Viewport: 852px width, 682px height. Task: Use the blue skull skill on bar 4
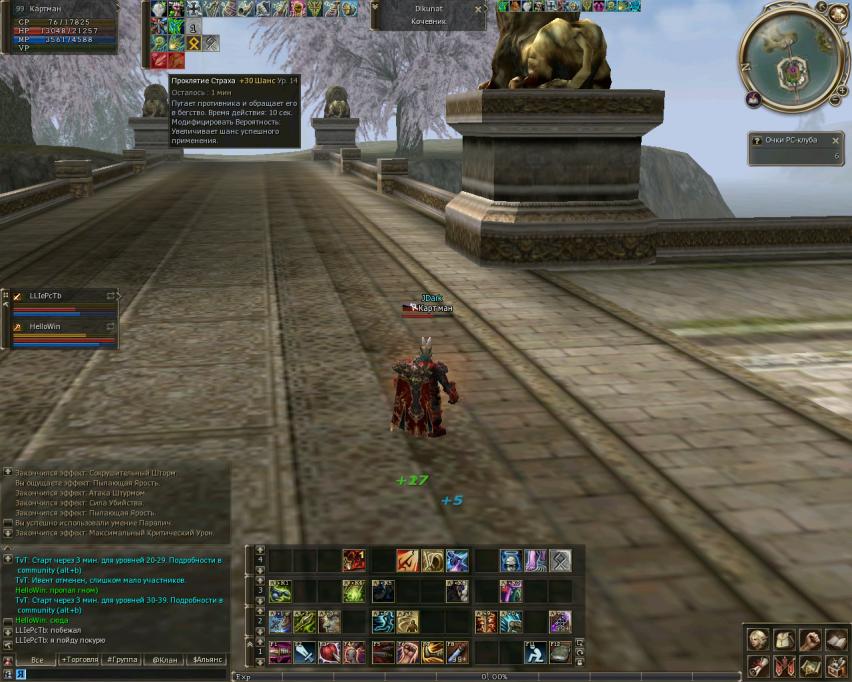click(511, 561)
